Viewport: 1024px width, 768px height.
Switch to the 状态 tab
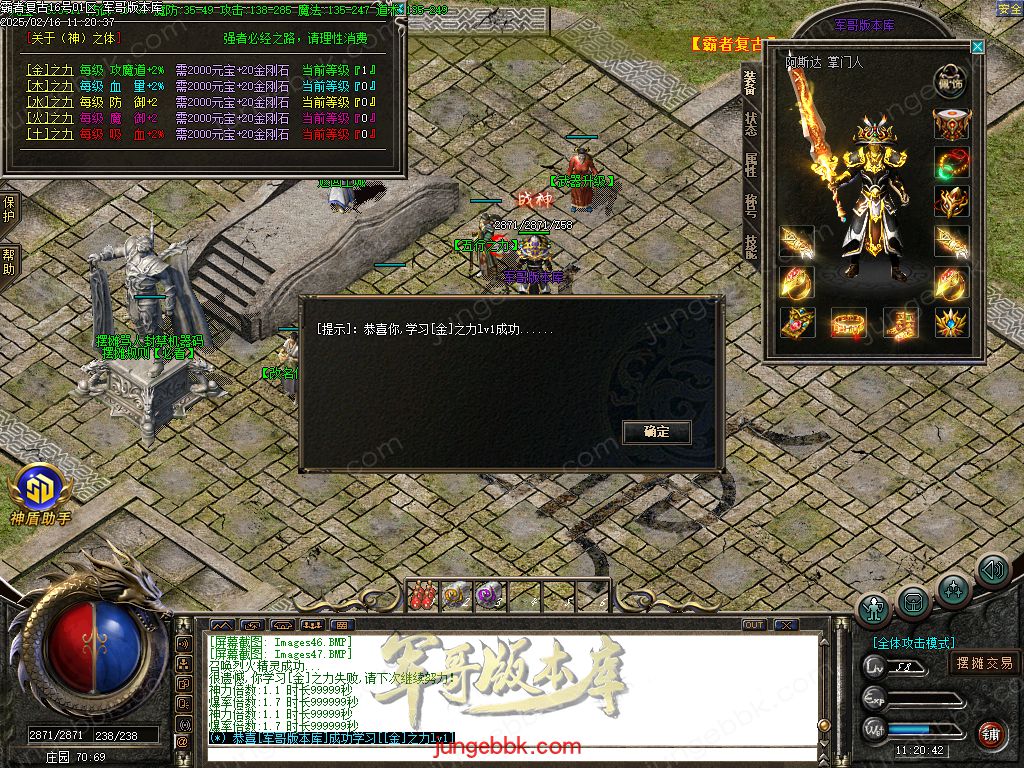coord(750,124)
